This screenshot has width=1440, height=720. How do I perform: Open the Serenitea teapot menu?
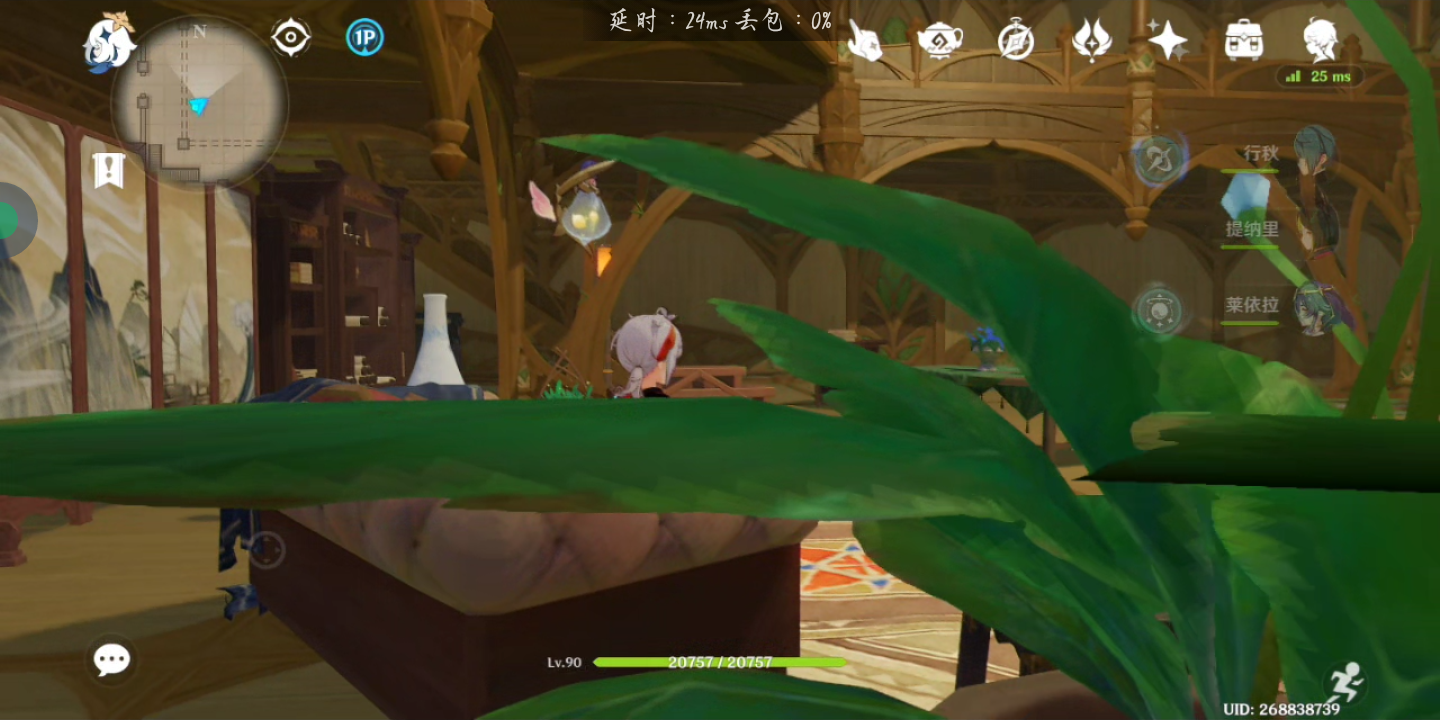pos(940,40)
